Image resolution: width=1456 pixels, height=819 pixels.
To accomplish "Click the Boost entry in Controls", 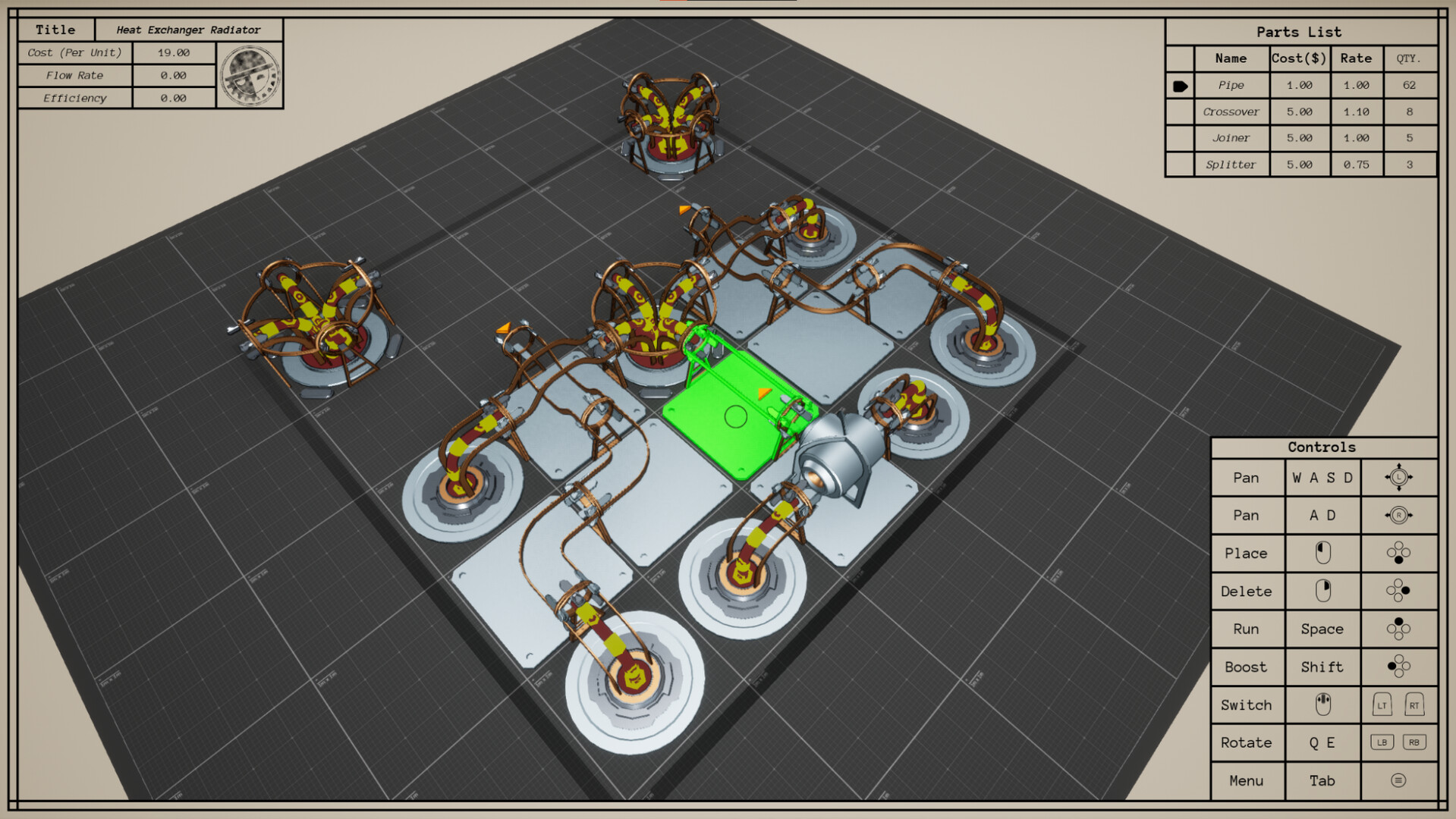I will pos(1247,667).
